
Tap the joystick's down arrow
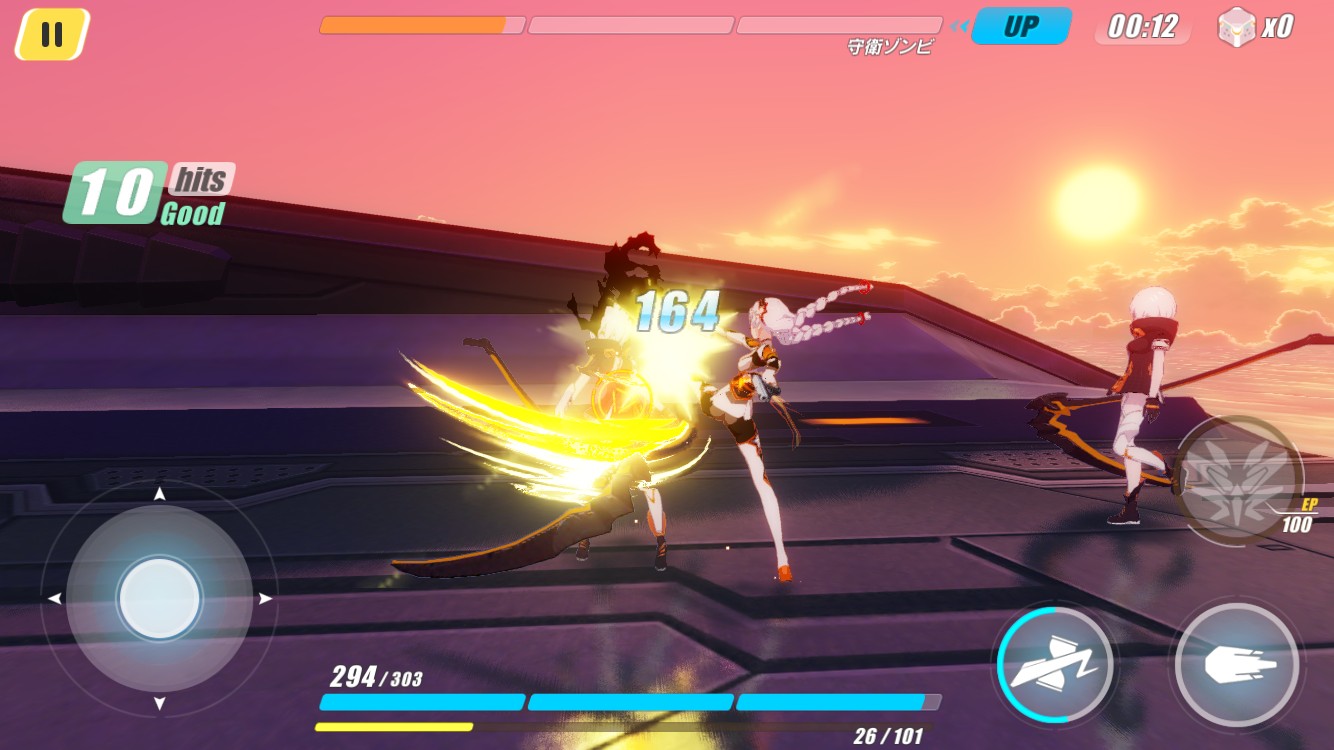click(159, 704)
